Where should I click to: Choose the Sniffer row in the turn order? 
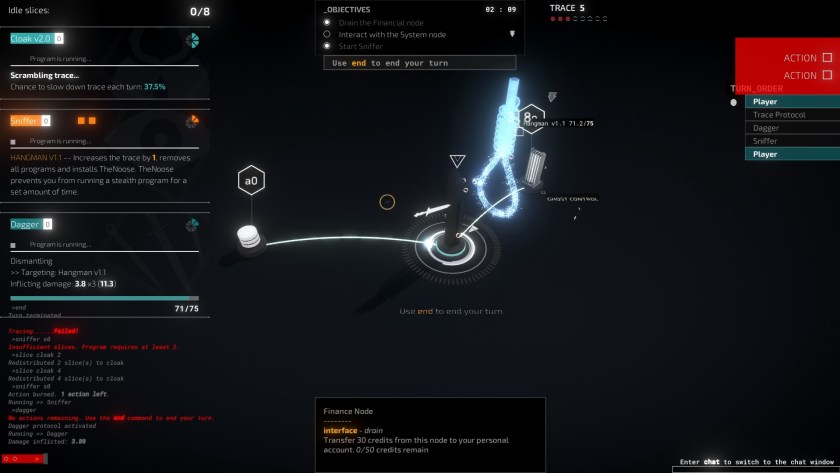pyautogui.click(x=766, y=141)
